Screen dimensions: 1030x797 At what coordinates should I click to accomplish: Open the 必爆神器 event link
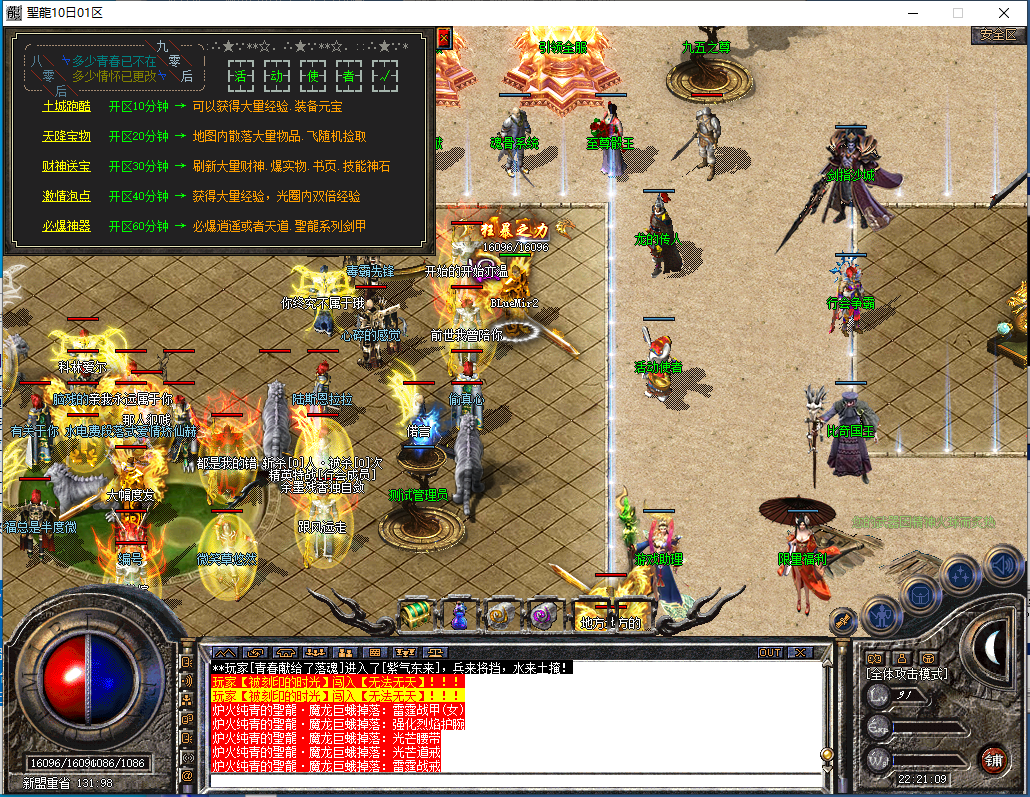(x=66, y=226)
